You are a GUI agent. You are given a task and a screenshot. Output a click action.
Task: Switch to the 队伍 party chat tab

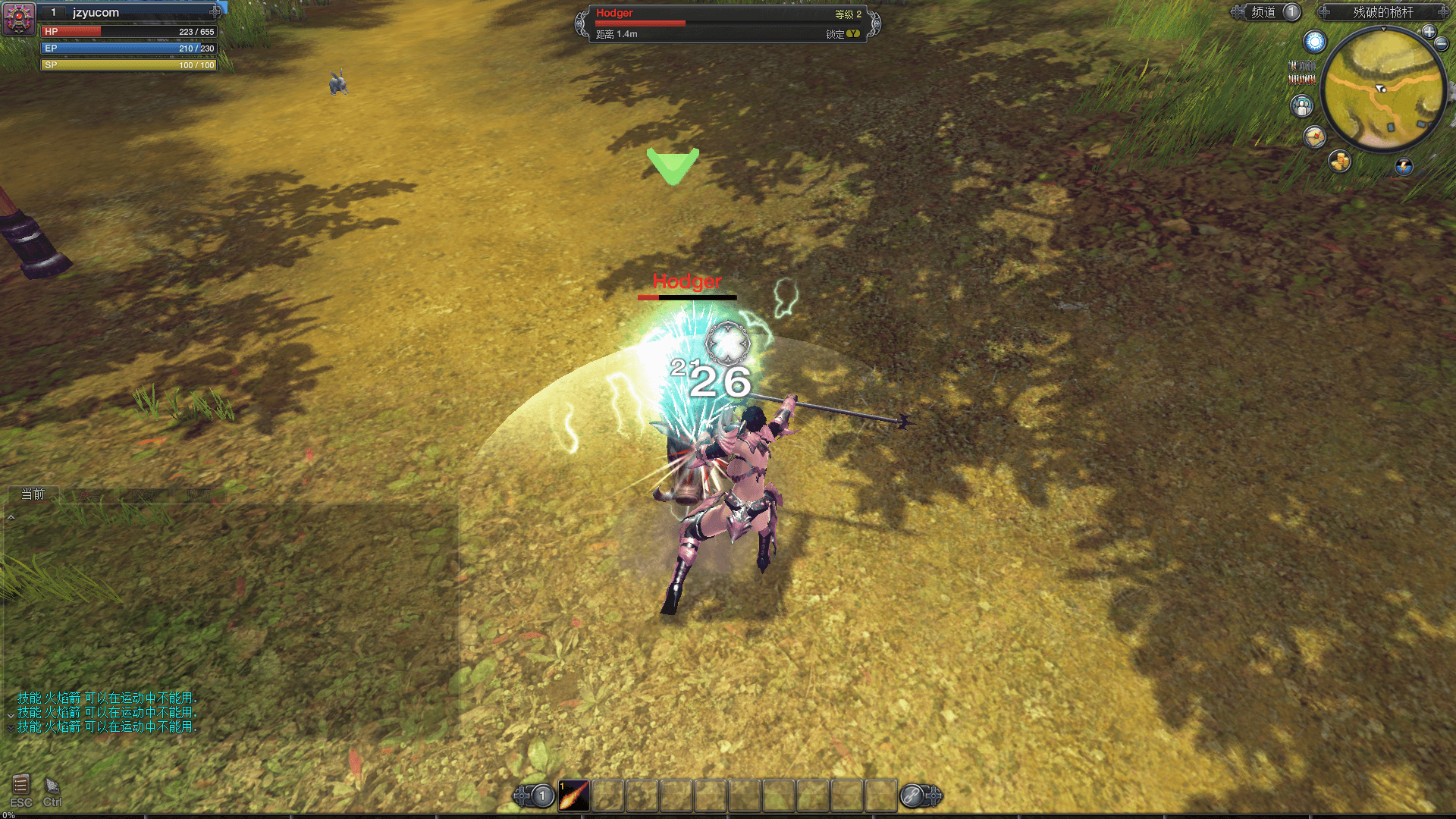(x=199, y=495)
